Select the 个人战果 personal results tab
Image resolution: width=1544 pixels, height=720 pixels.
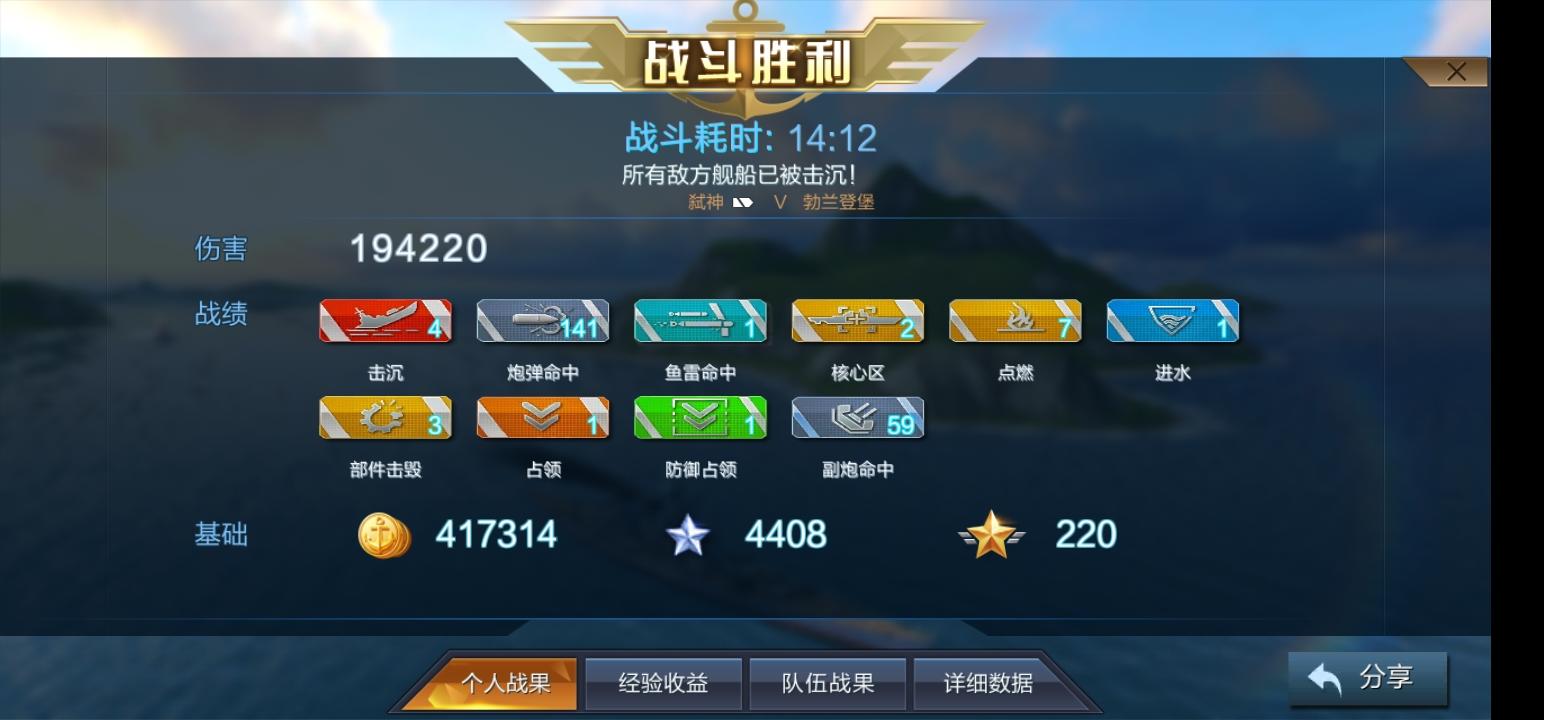coord(503,682)
